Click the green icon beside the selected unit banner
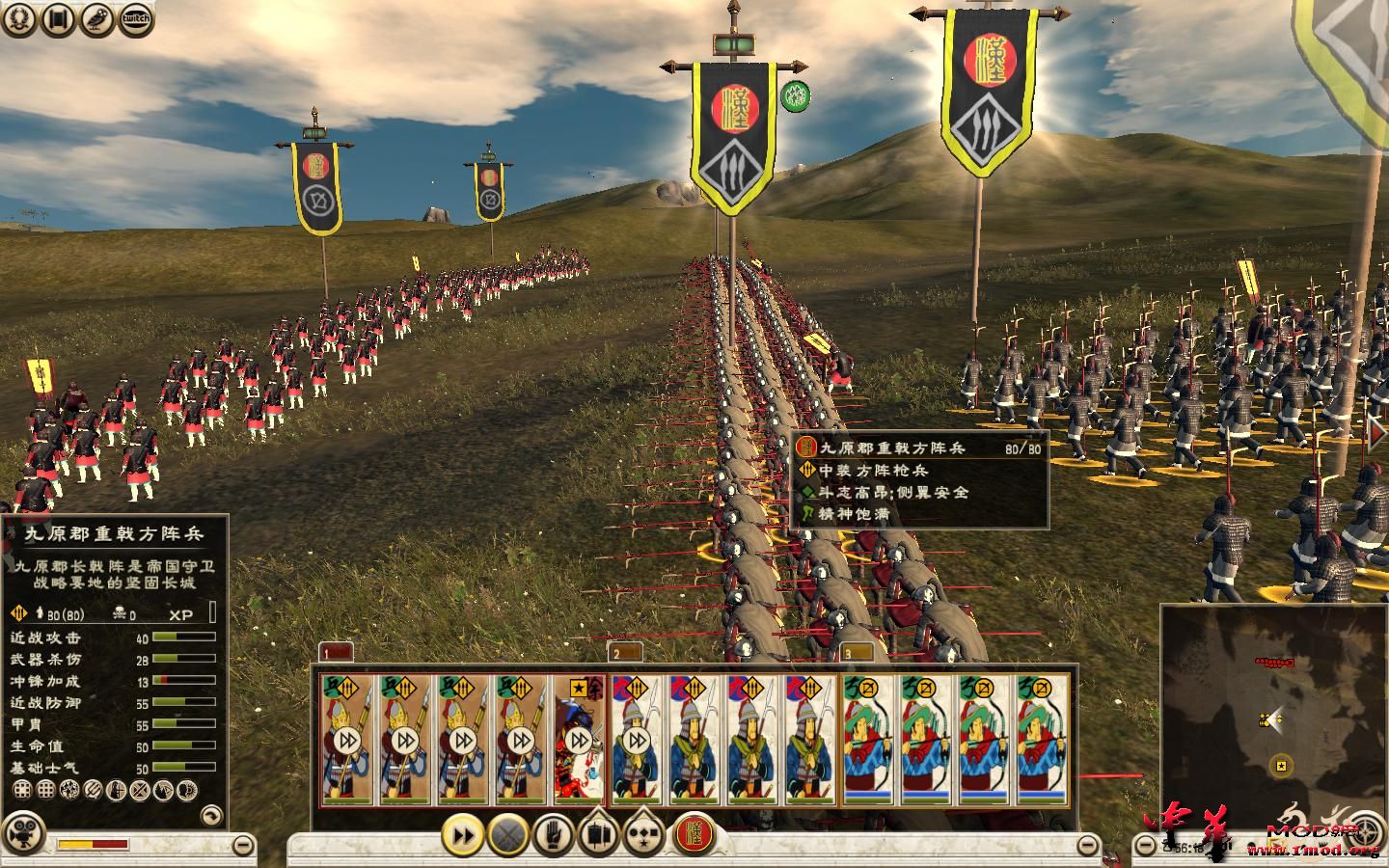This screenshot has height=868, width=1389. [x=796, y=95]
